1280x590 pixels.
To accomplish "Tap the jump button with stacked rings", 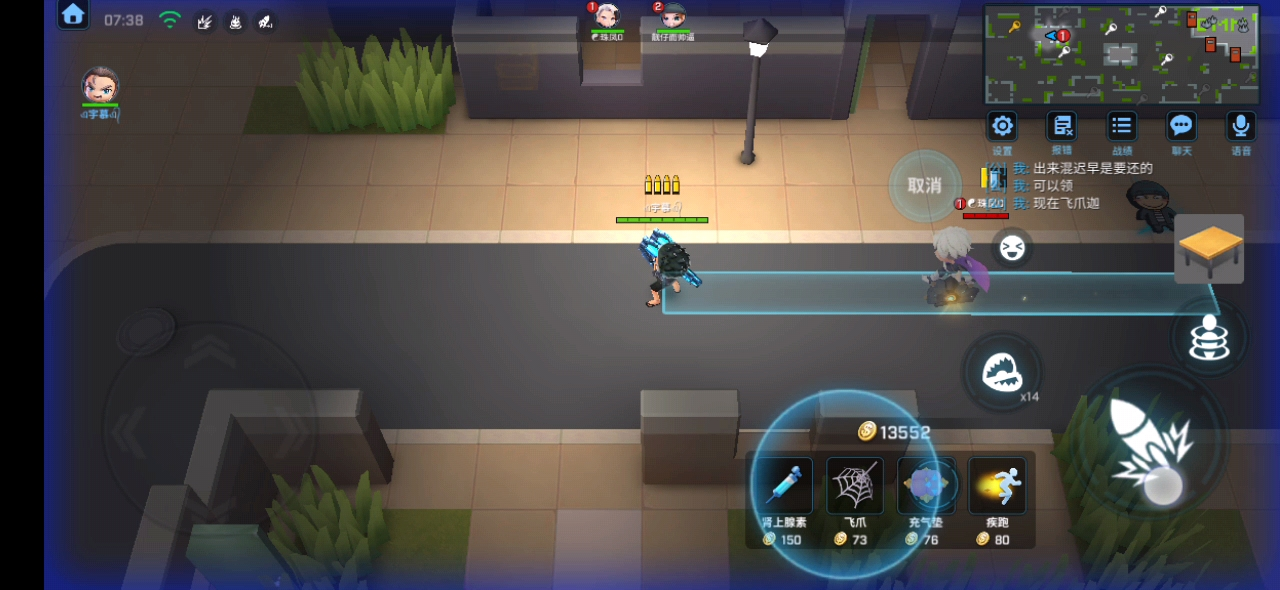I will 1209,338.
